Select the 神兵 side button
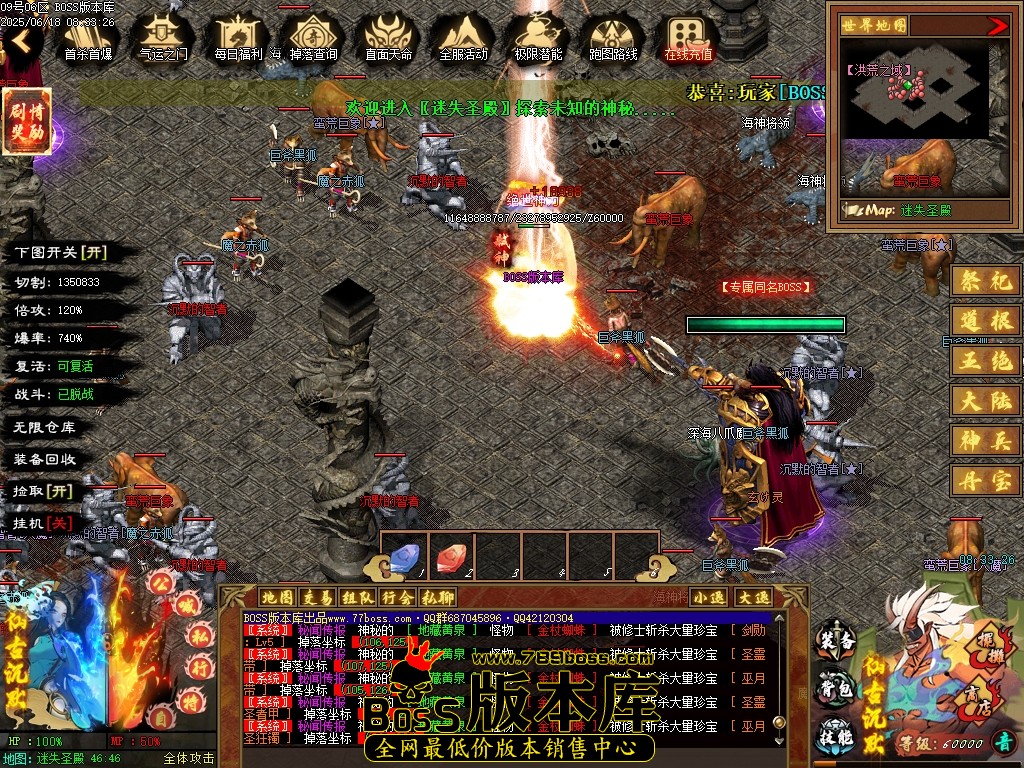The height and width of the screenshot is (768, 1024). (x=984, y=440)
